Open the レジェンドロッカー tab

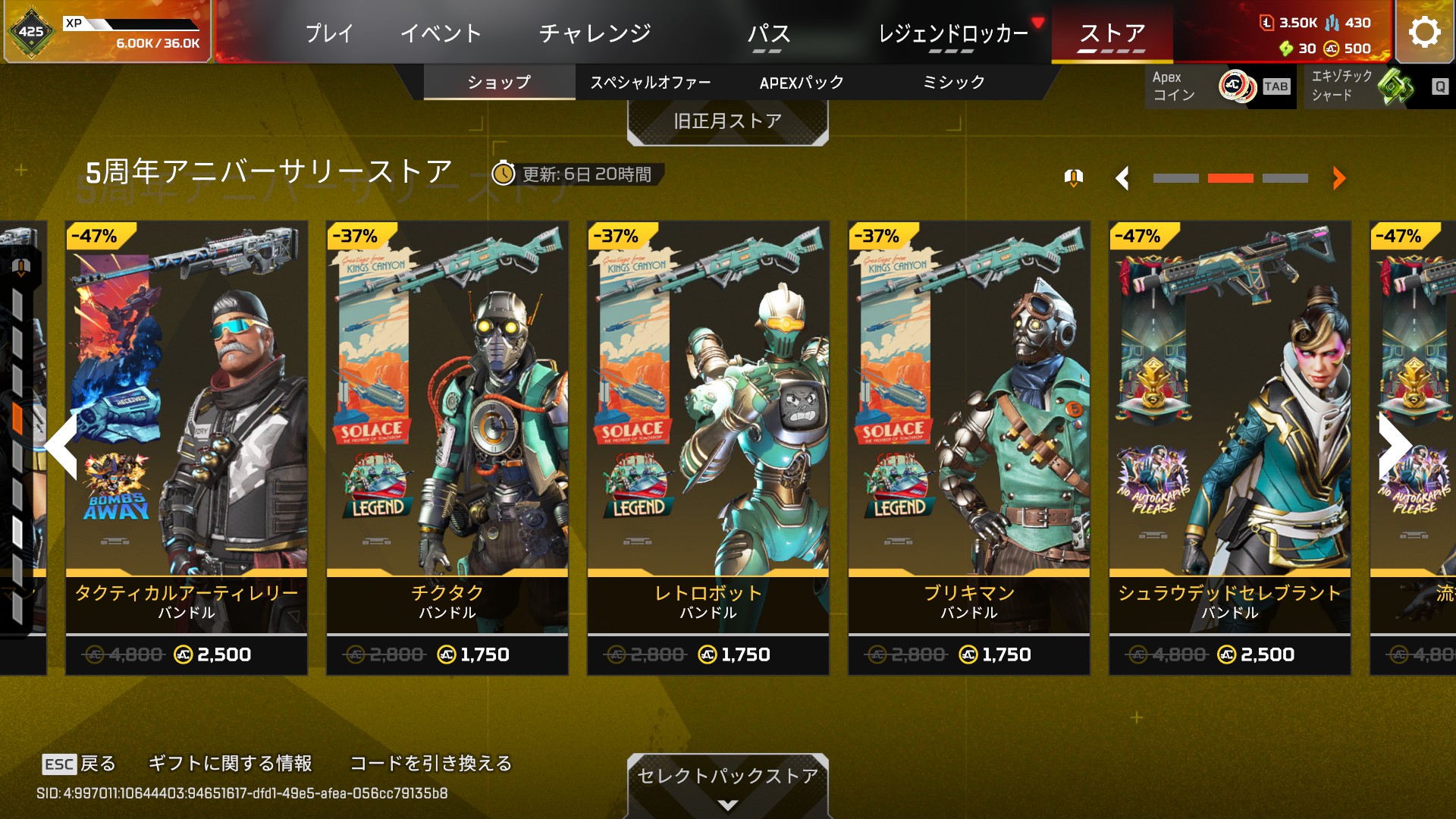pyautogui.click(x=953, y=33)
